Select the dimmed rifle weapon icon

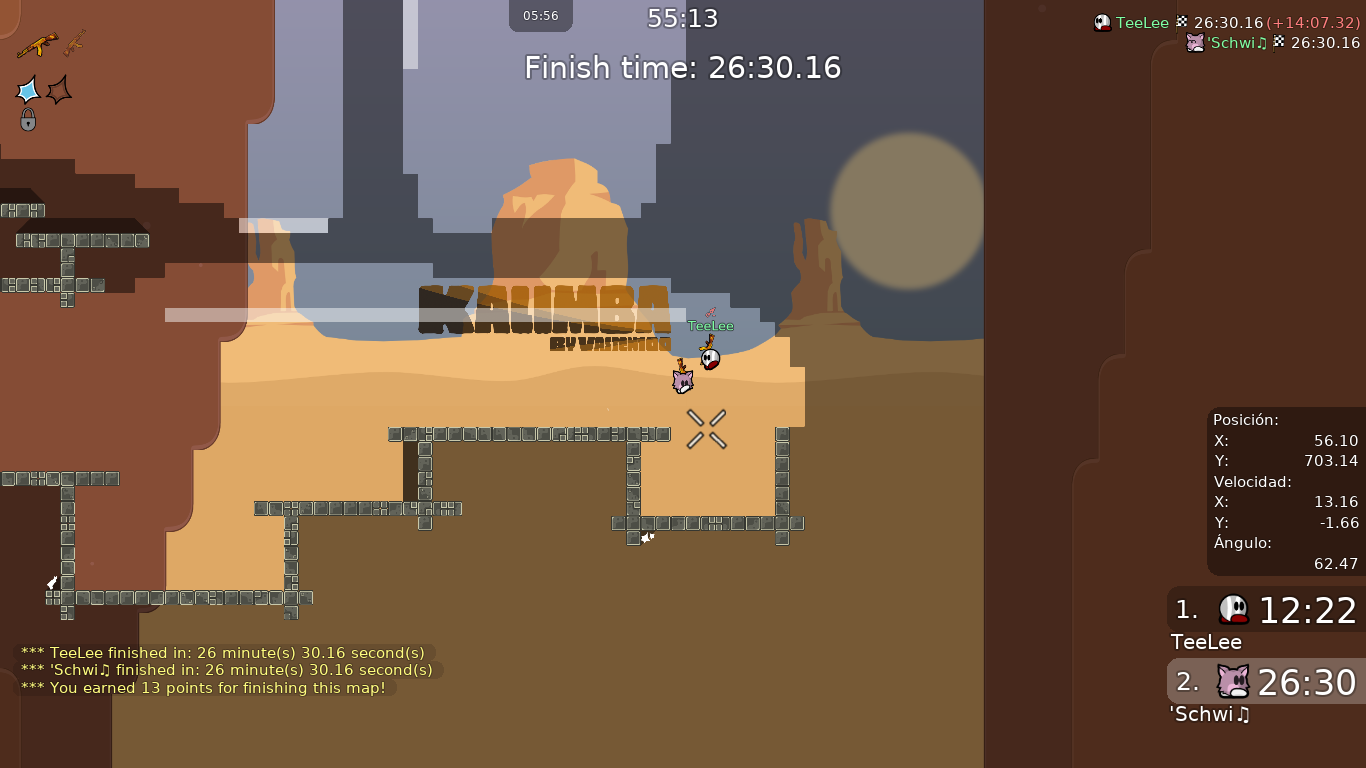75,43
